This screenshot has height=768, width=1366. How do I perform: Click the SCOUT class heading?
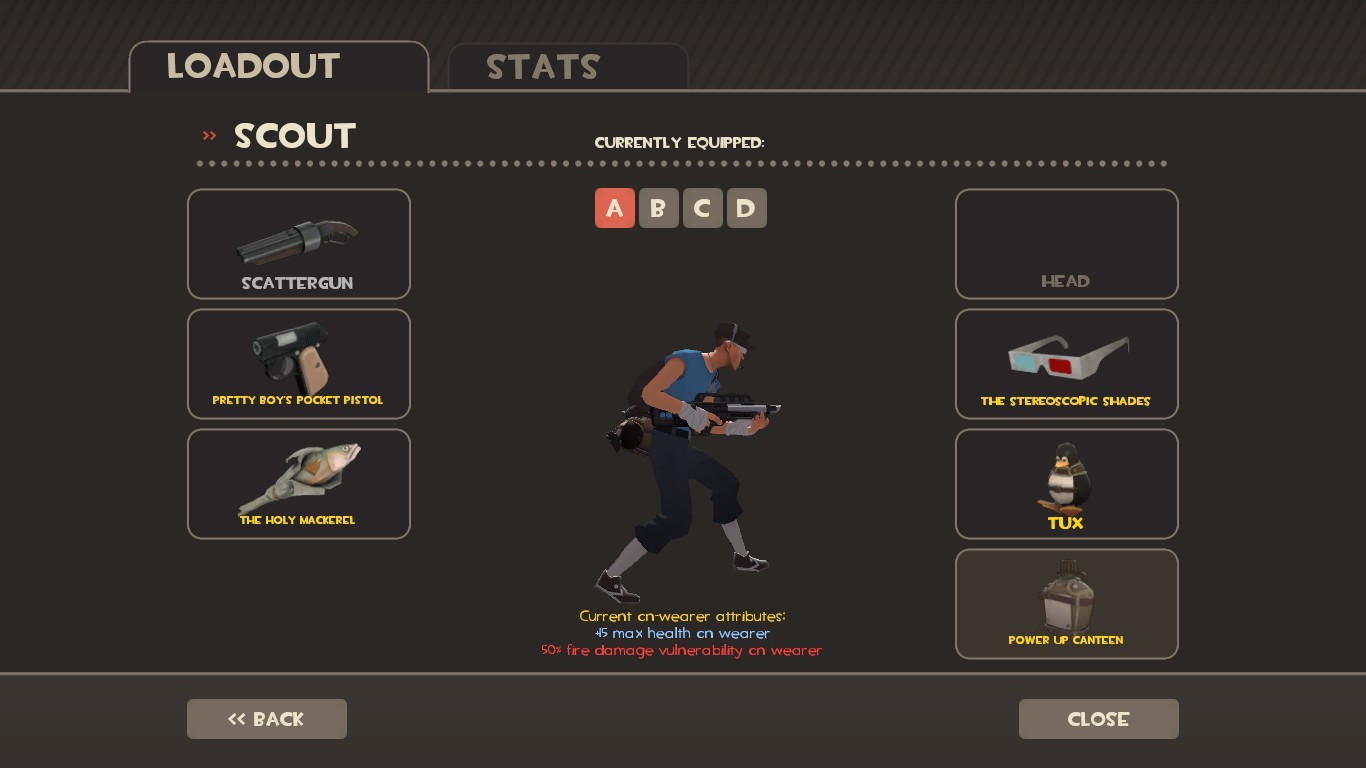click(x=294, y=135)
